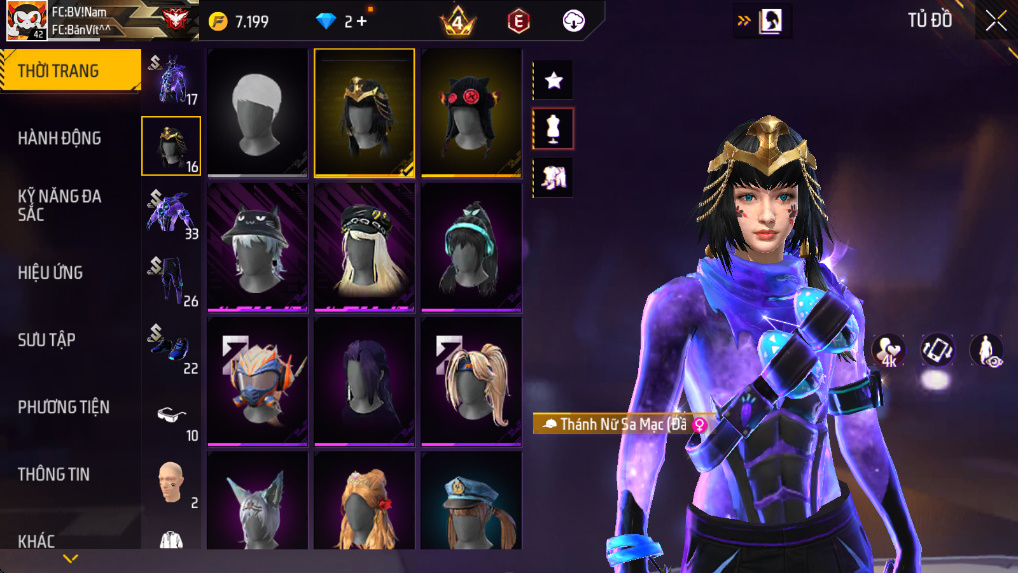This screenshot has width=1018, height=573.
Task: Add diamonds with the plus button
Action: [x=361, y=21]
